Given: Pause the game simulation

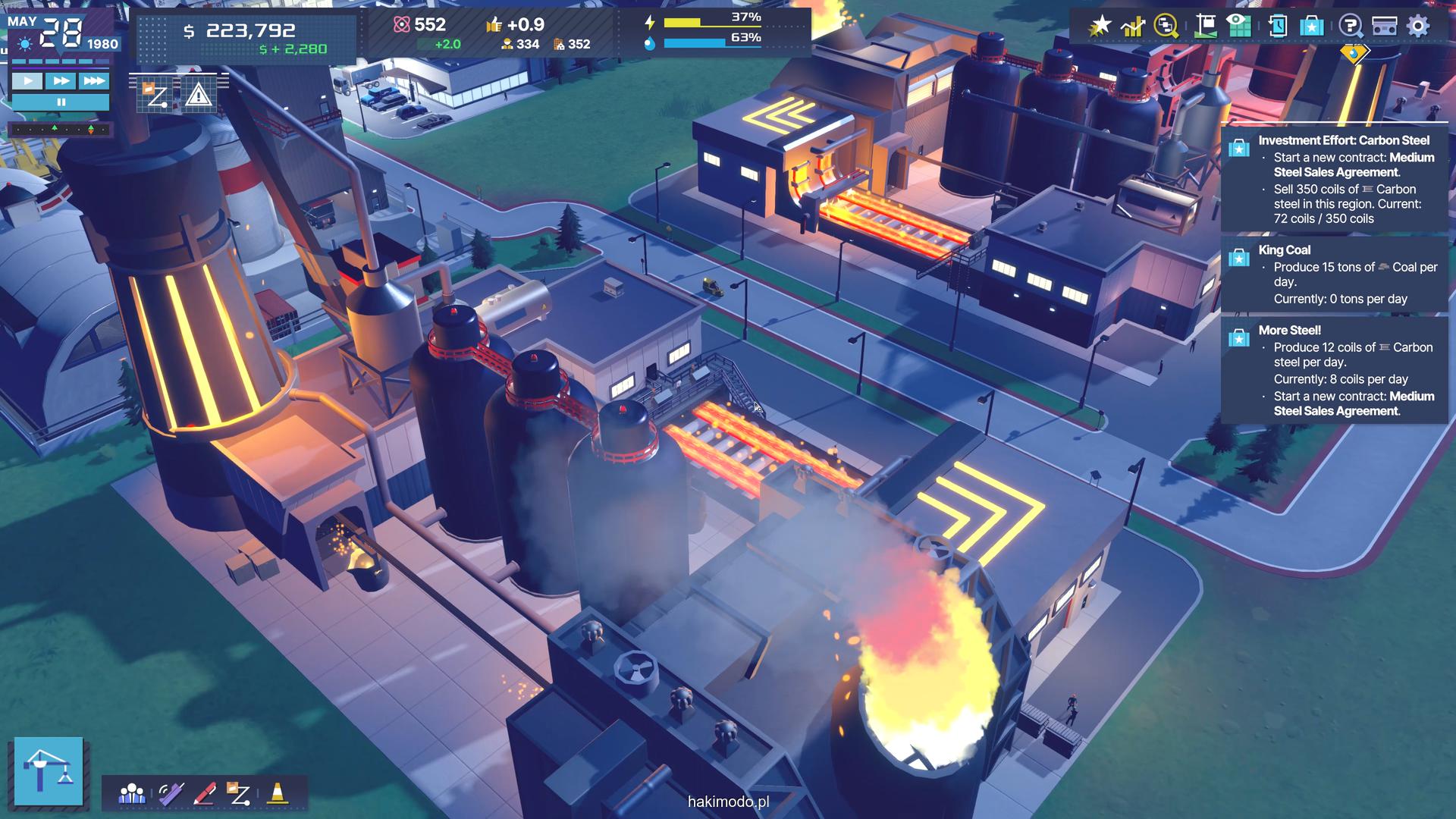Looking at the screenshot, I should coord(61,102).
